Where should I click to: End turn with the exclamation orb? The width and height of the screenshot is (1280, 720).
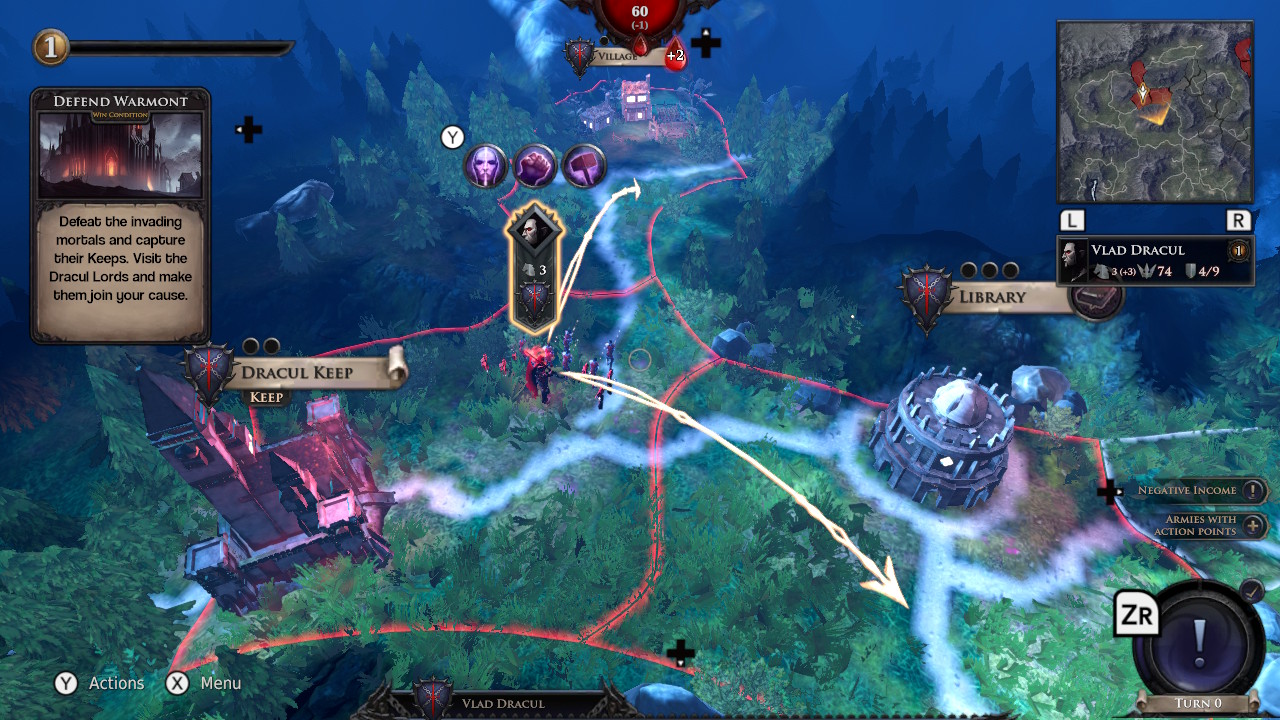(1200, 638)
